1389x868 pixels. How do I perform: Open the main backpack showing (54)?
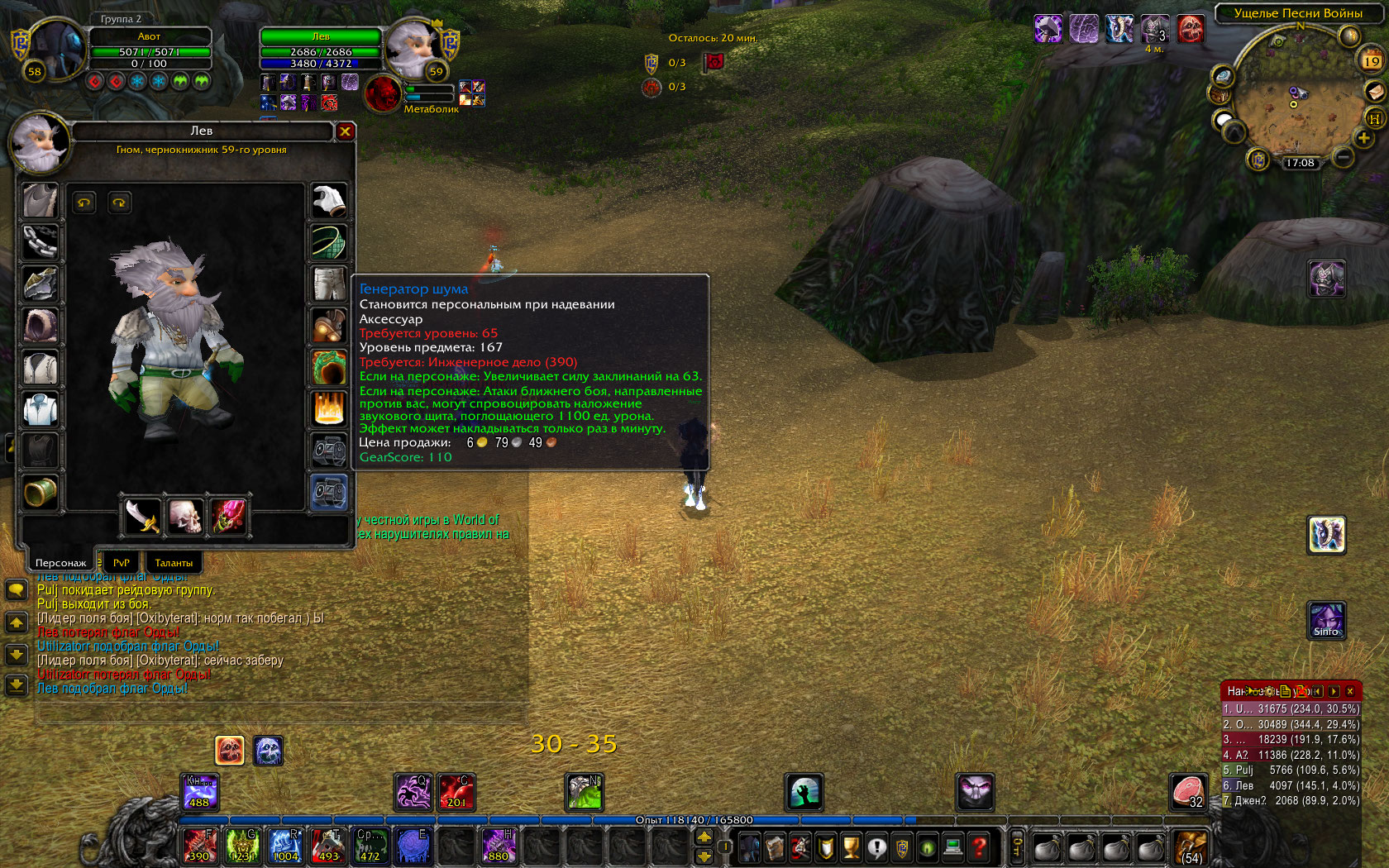click(x=1191, y=847)
